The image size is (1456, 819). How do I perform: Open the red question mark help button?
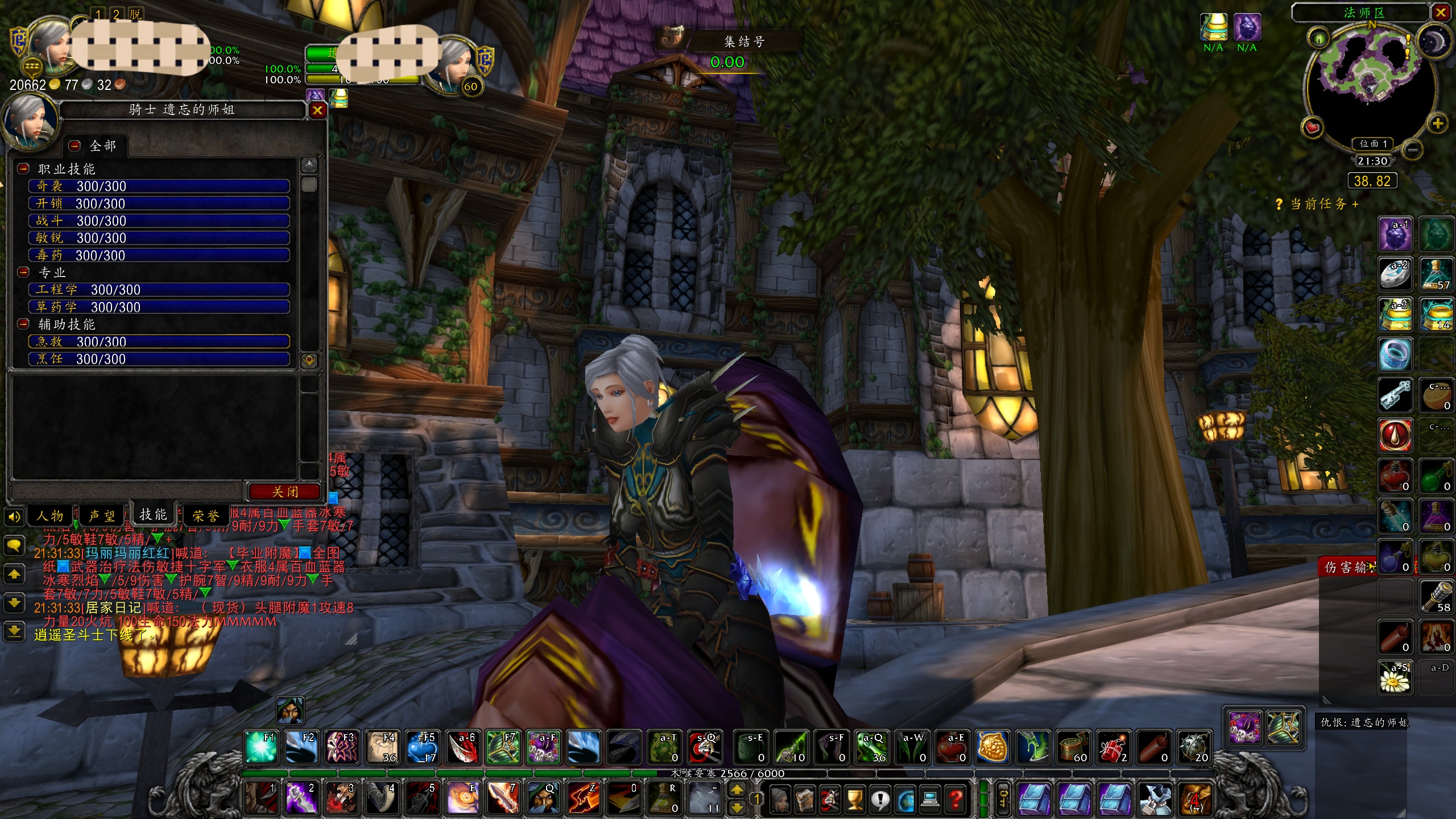(956, 800)
